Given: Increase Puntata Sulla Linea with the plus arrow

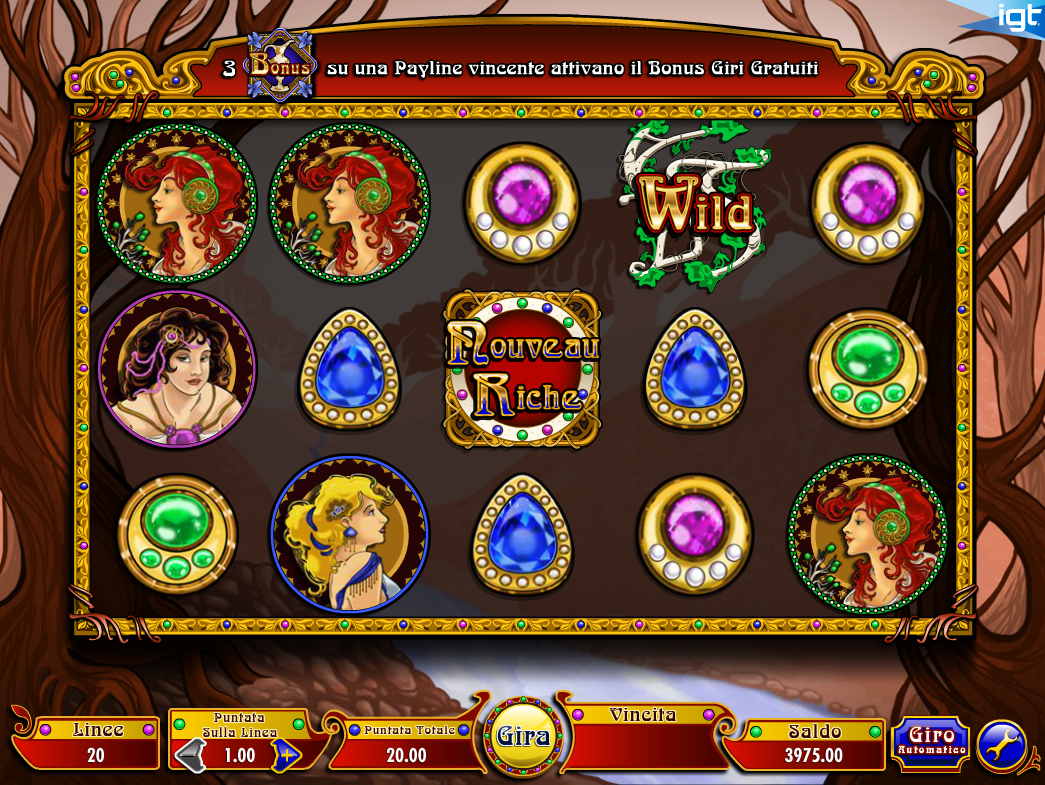Looking at the screenshot, I should [286, 755].
